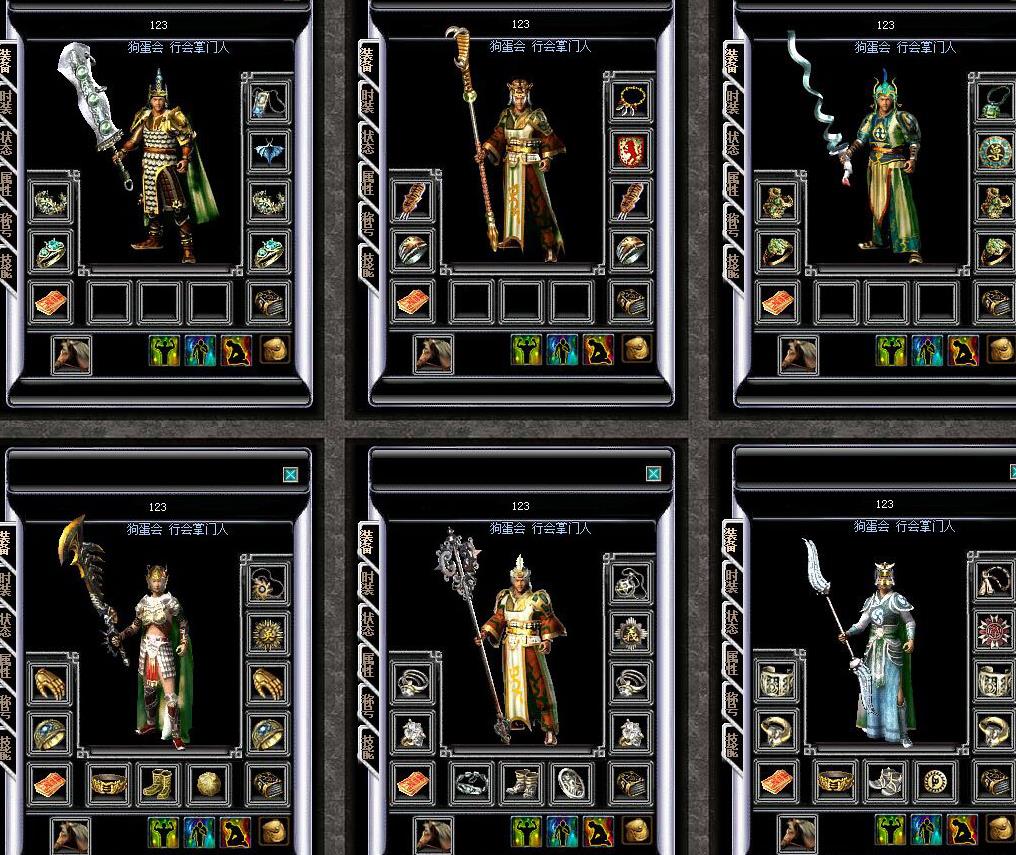Select the silver boots below the white-robed mage

point(886,783)
